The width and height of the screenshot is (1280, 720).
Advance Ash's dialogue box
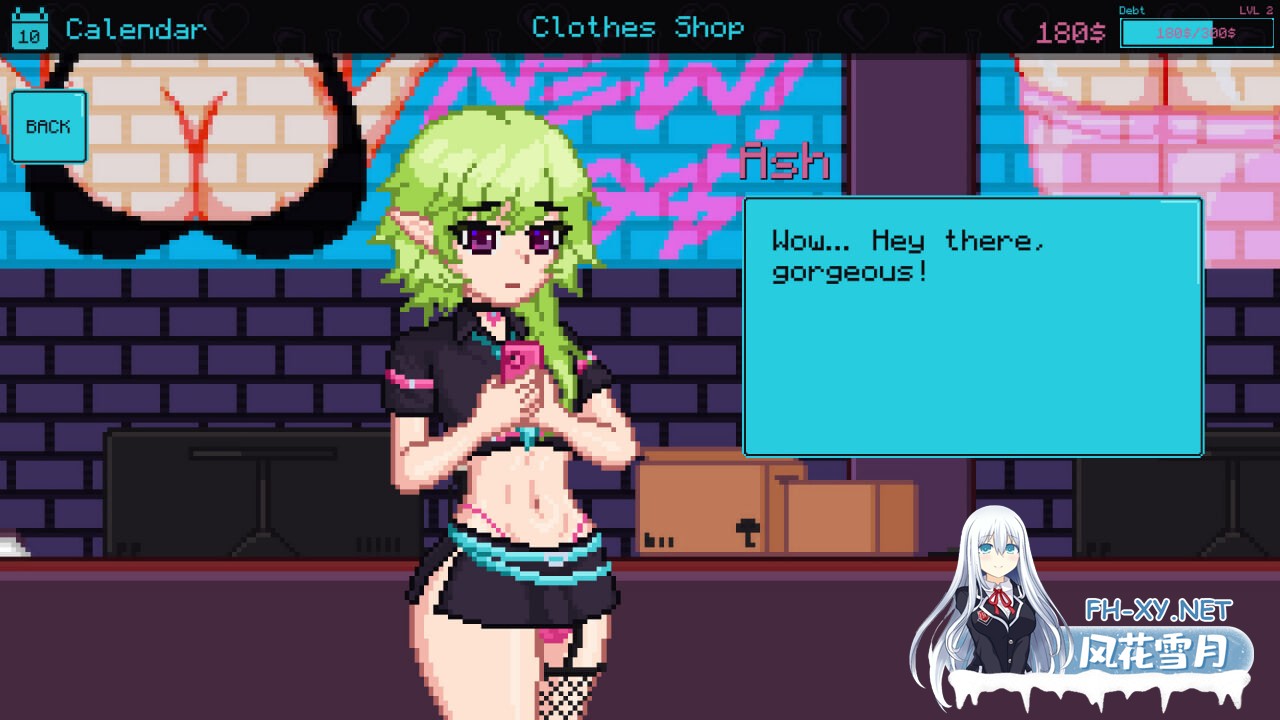972,327
